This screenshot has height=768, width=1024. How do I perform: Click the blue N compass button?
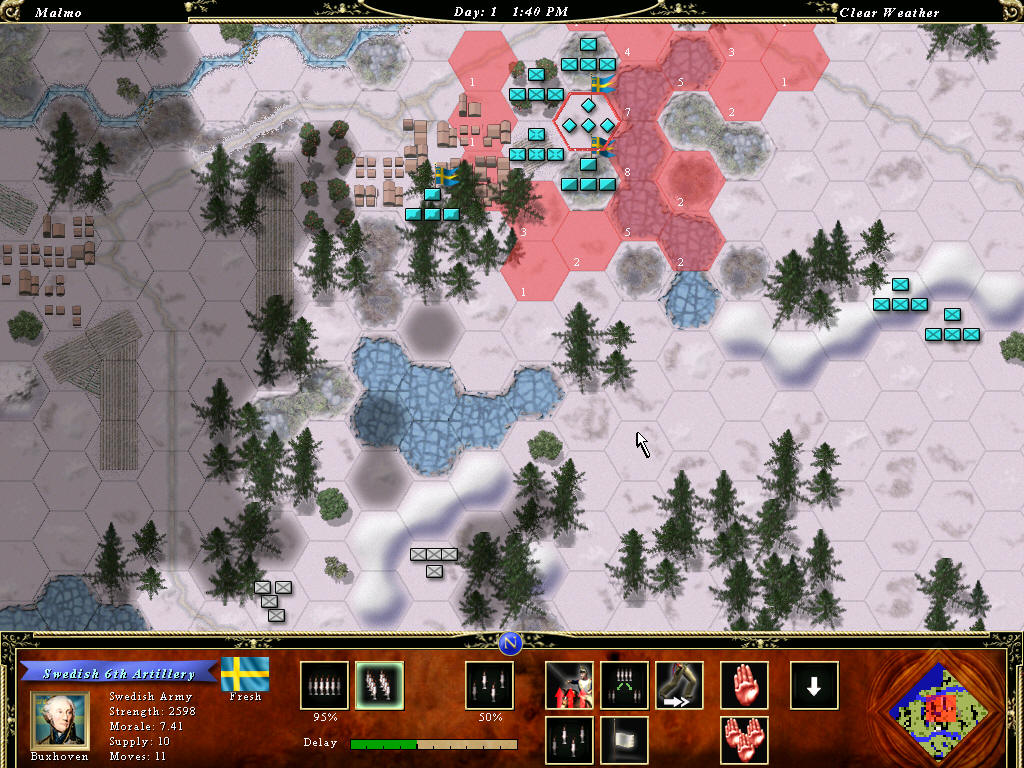click(511, 642)
